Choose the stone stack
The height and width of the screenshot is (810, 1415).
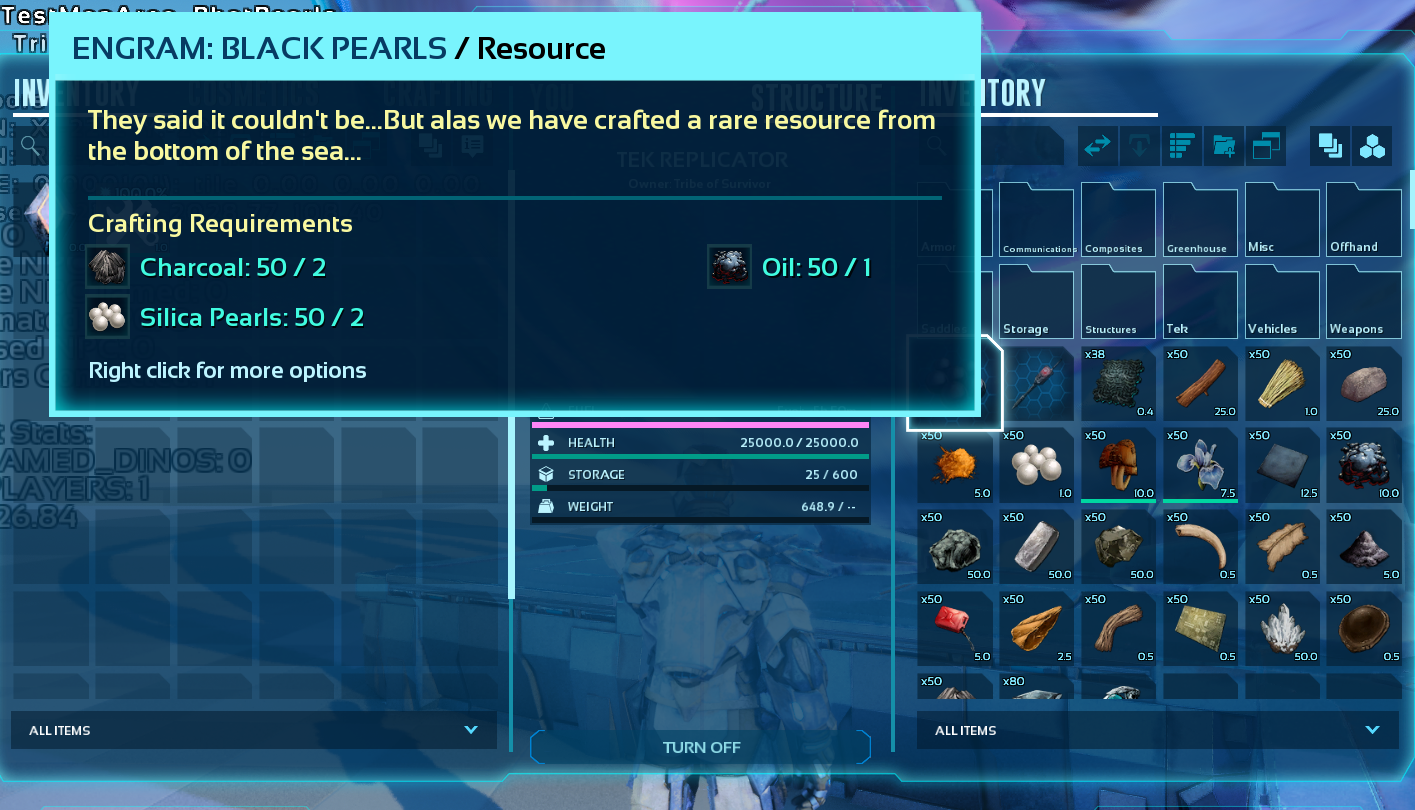point(1363,383)
